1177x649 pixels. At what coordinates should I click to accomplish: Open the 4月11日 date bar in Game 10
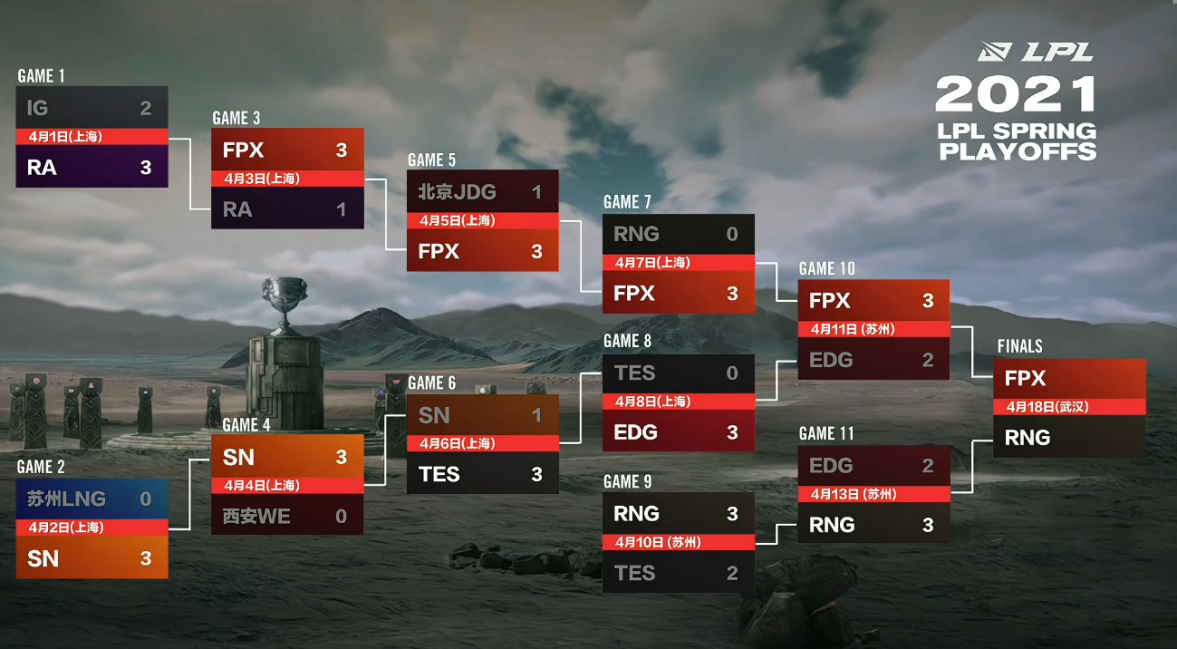coord(873,329)
